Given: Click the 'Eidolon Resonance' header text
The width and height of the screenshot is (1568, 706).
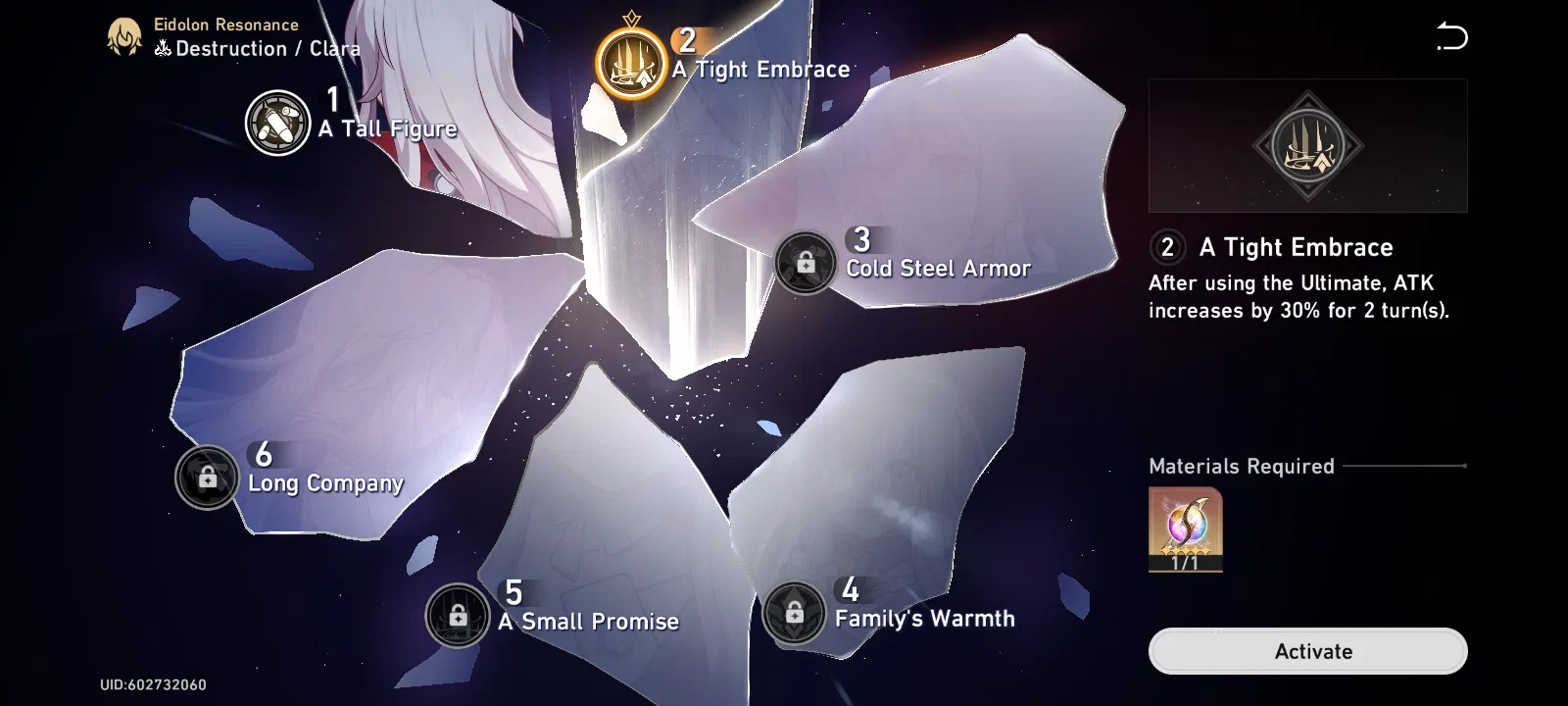Looking at the screenshot, I should coord(224,24).
